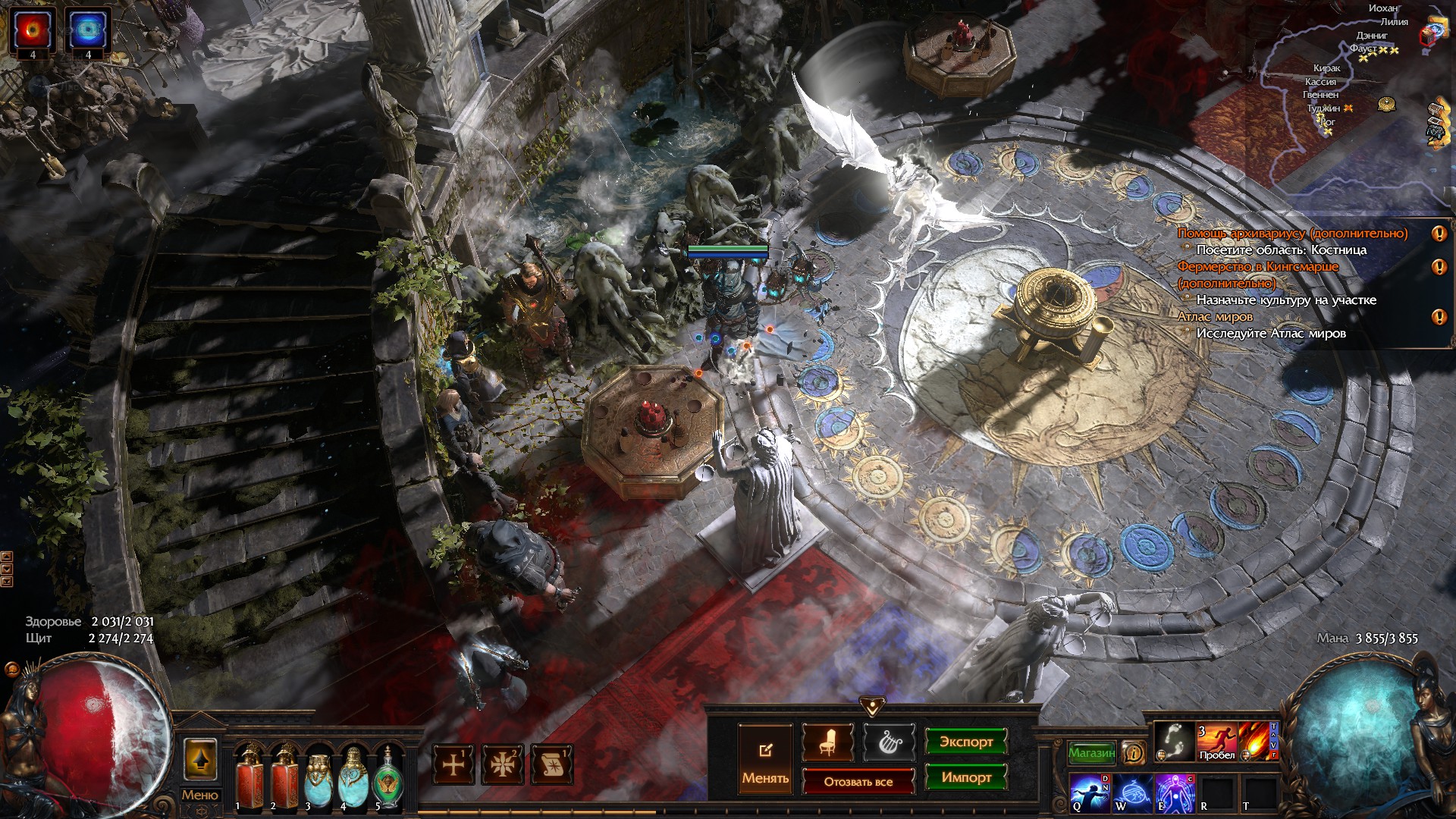The width and height of the screenshot is (1456, 819).
Task: Activate the footprints move skill
Action: (1173, 741)
